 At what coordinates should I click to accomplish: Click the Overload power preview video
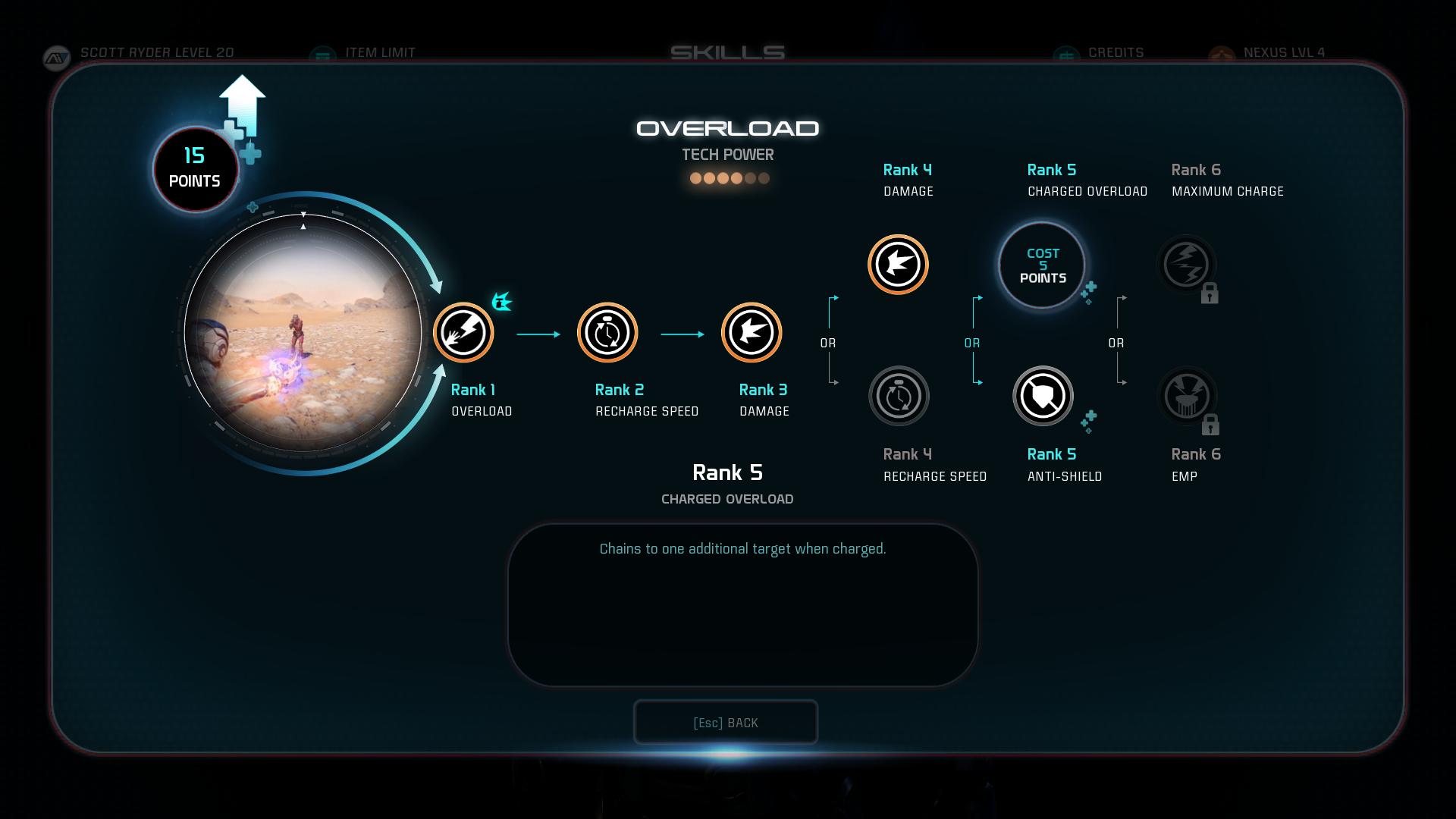(x=303, y=333)
